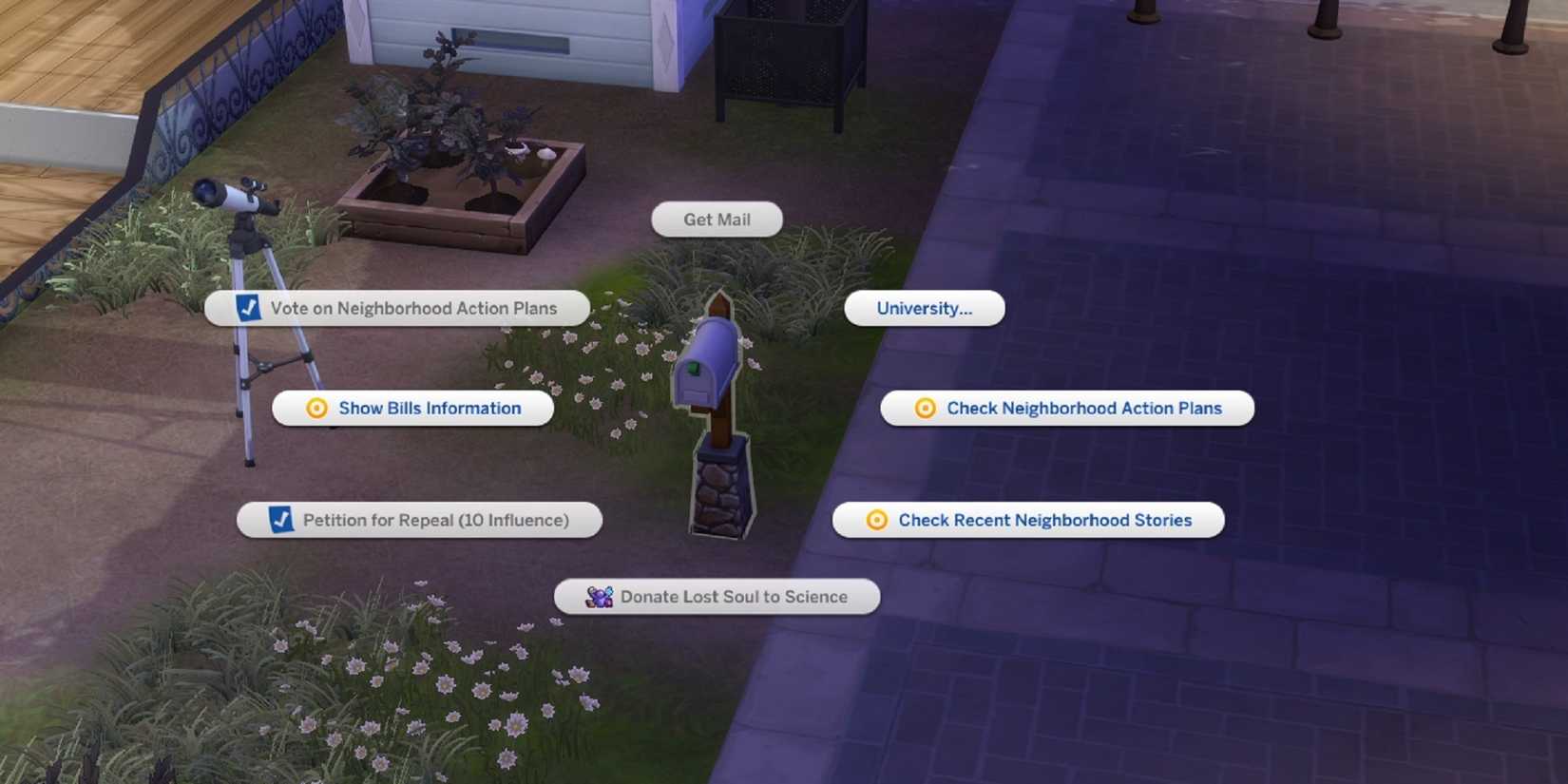Choose Vote on Neighborhood Action Plans

coord(412,308)
